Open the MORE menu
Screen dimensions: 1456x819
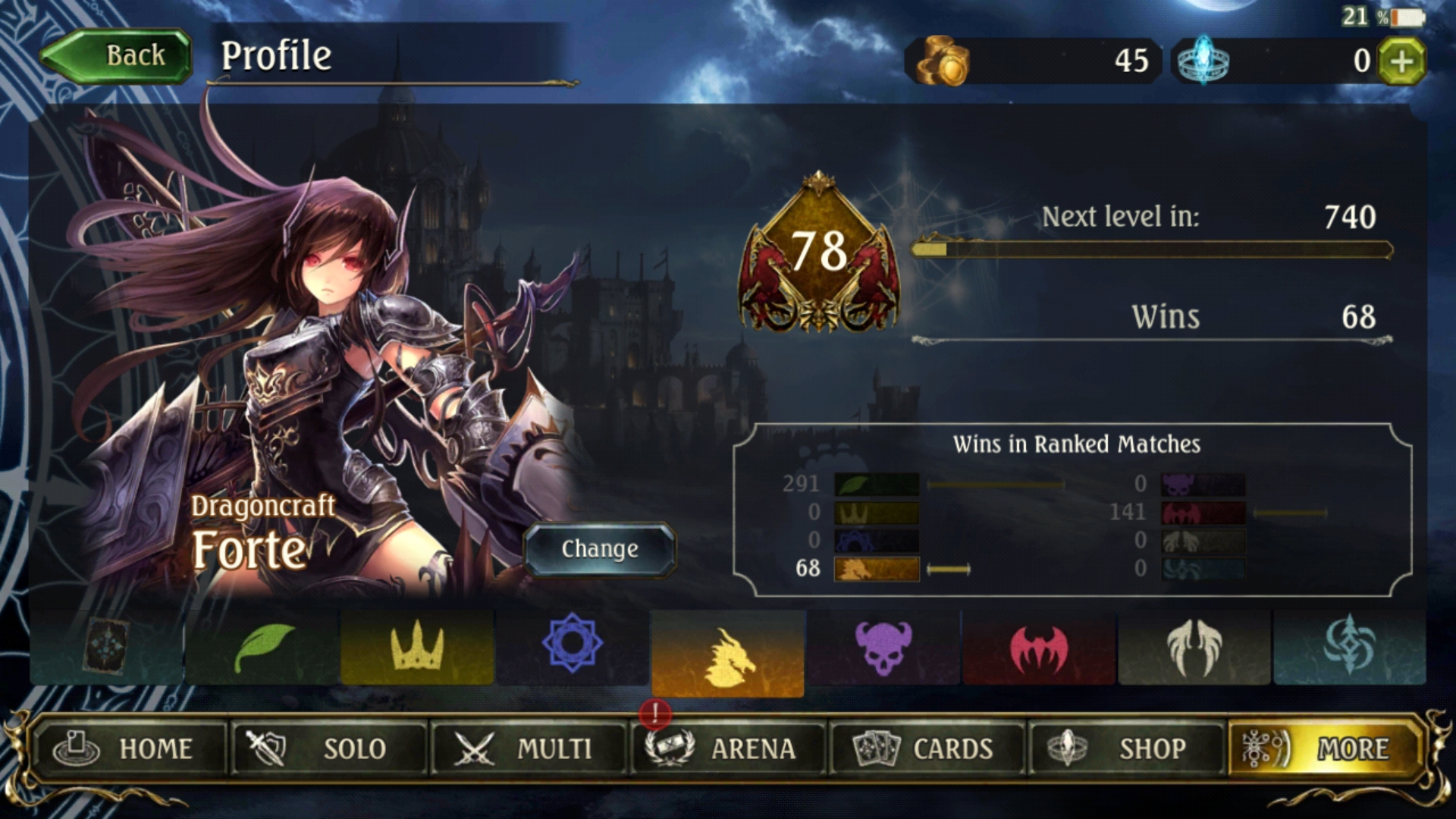click(x=1323, y=748)
